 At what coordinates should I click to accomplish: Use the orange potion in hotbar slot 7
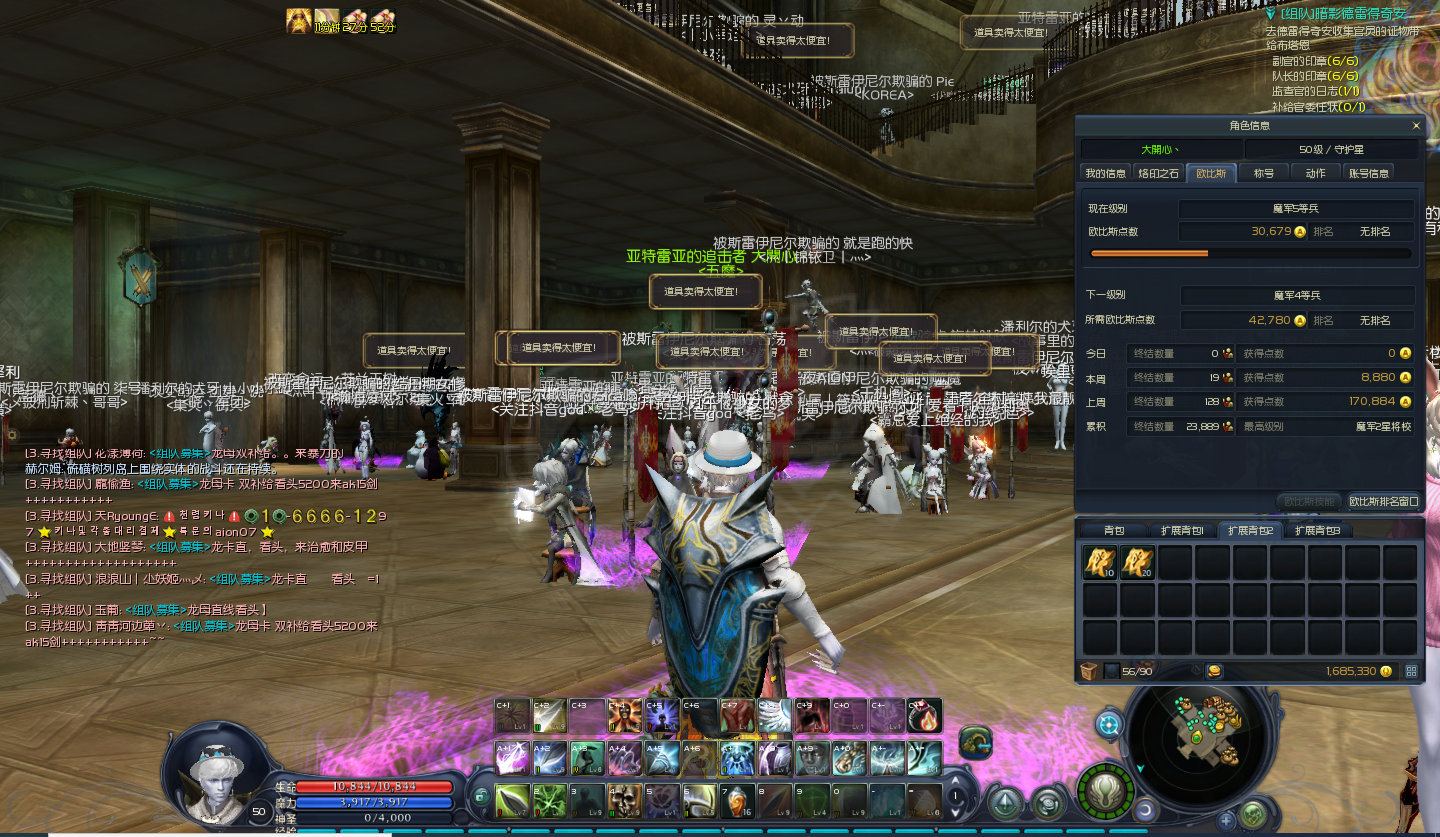click(737, 799)
